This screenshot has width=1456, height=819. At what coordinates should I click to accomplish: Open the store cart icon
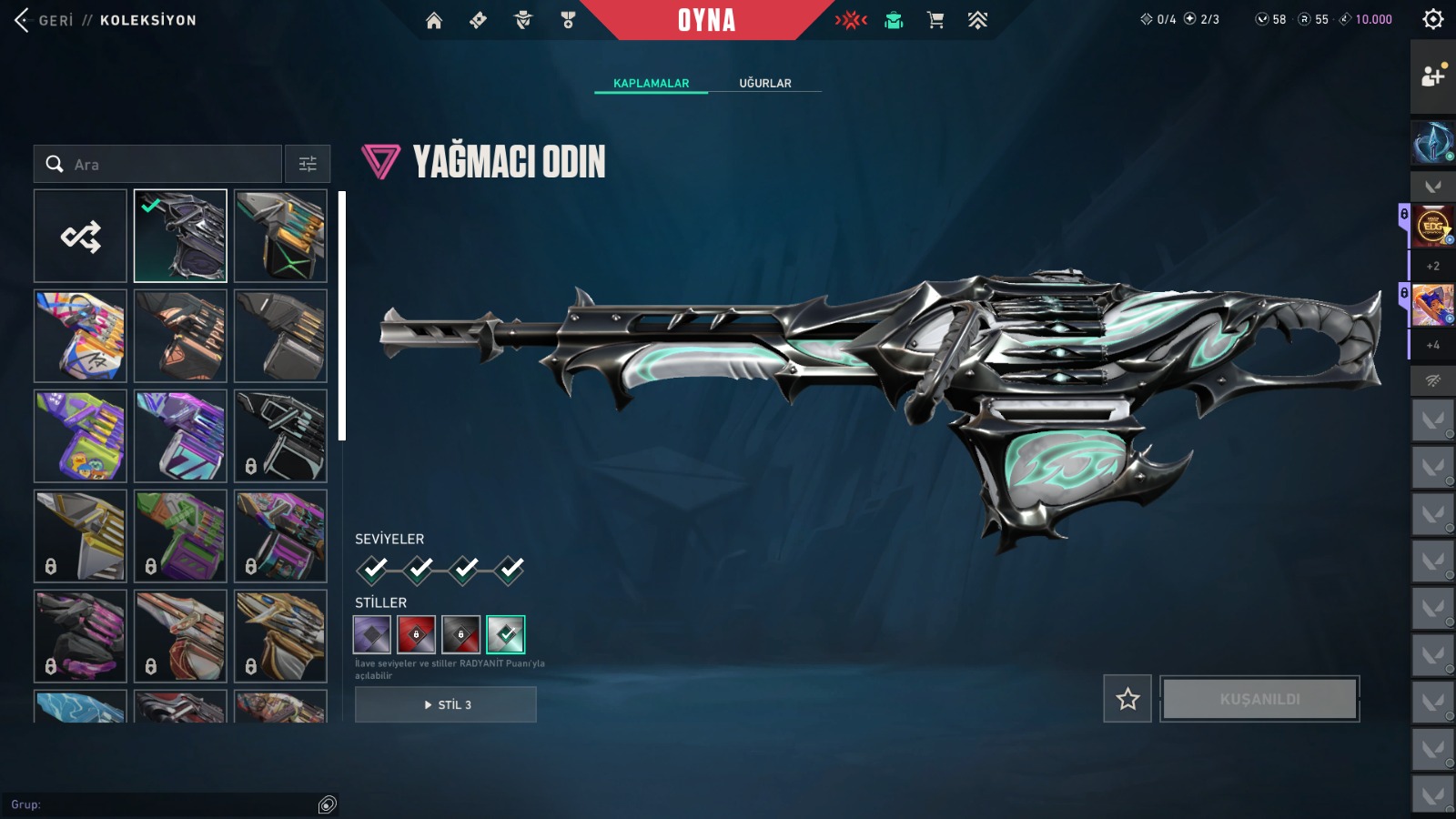tap(935, 20)
